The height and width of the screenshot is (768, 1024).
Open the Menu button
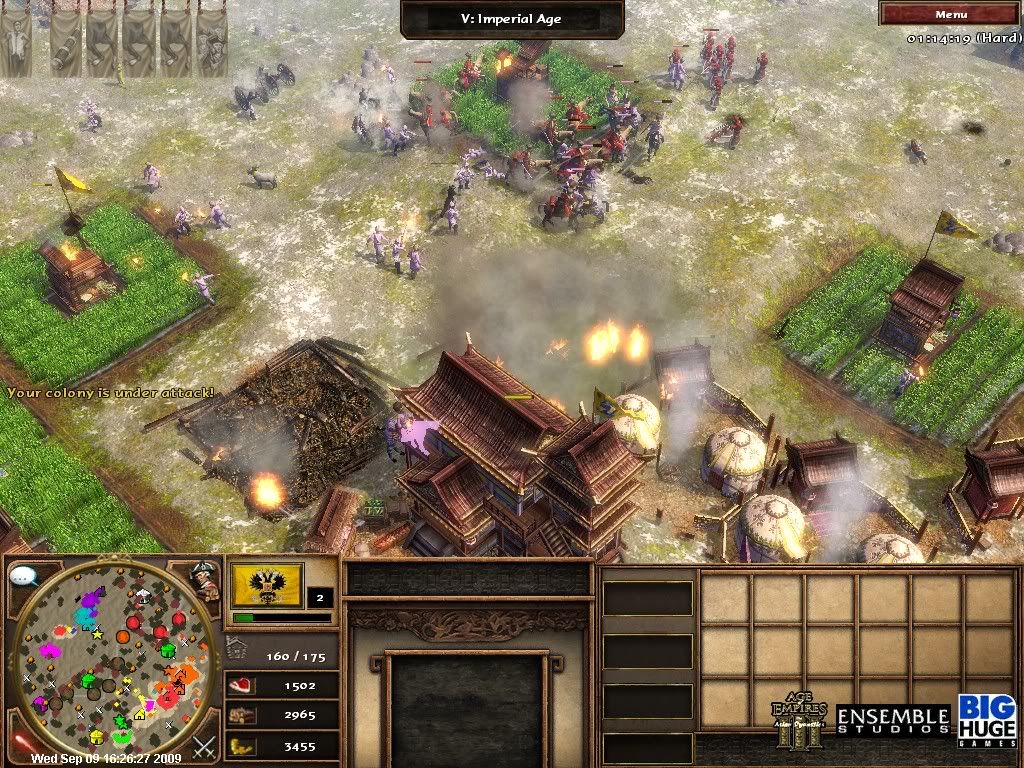point(950,14)
